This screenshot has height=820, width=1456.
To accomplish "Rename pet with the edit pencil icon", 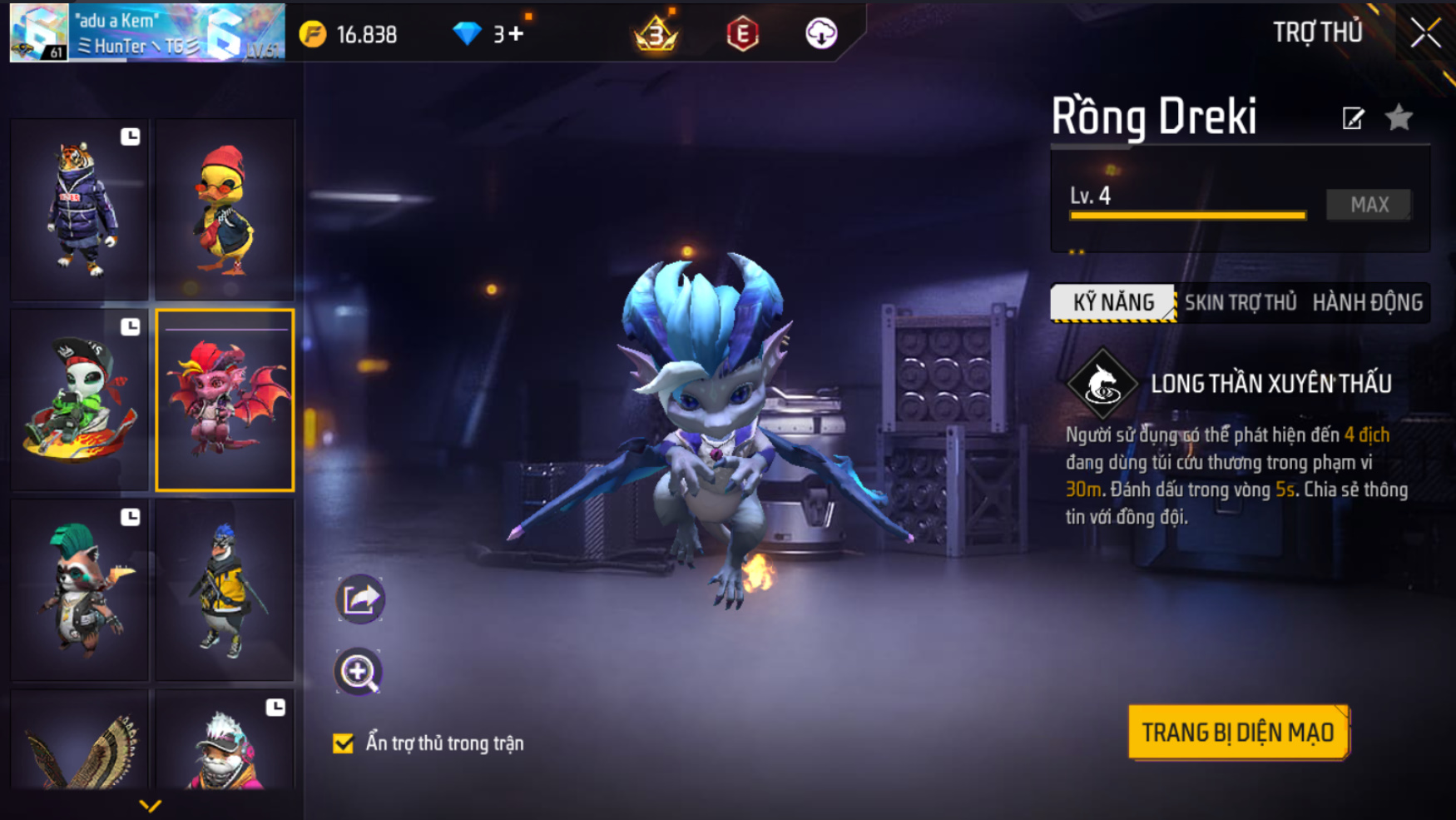I will pyautogui.click(x=1353, y=118).
